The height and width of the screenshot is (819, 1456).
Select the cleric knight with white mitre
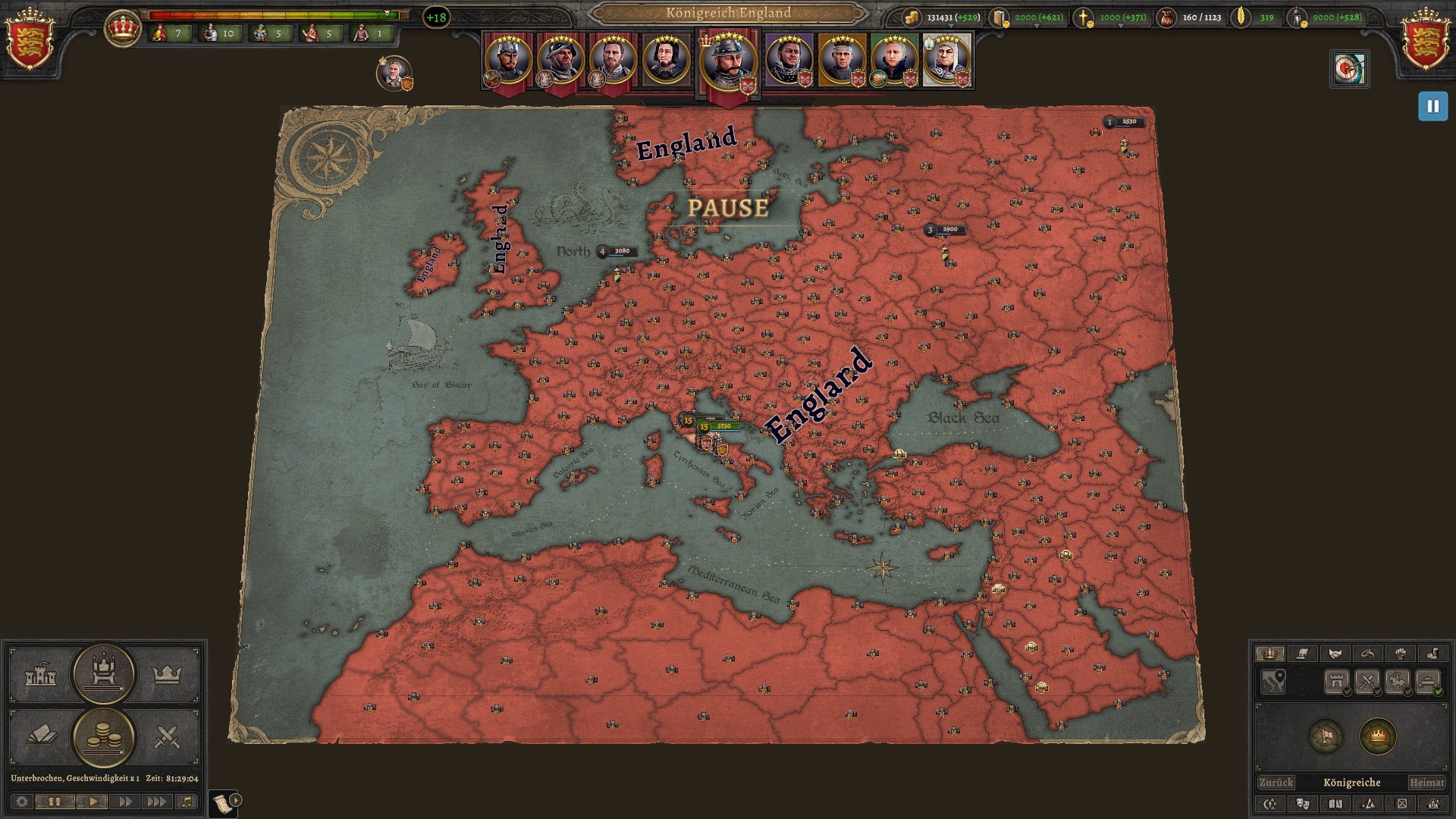click(946, 60)
